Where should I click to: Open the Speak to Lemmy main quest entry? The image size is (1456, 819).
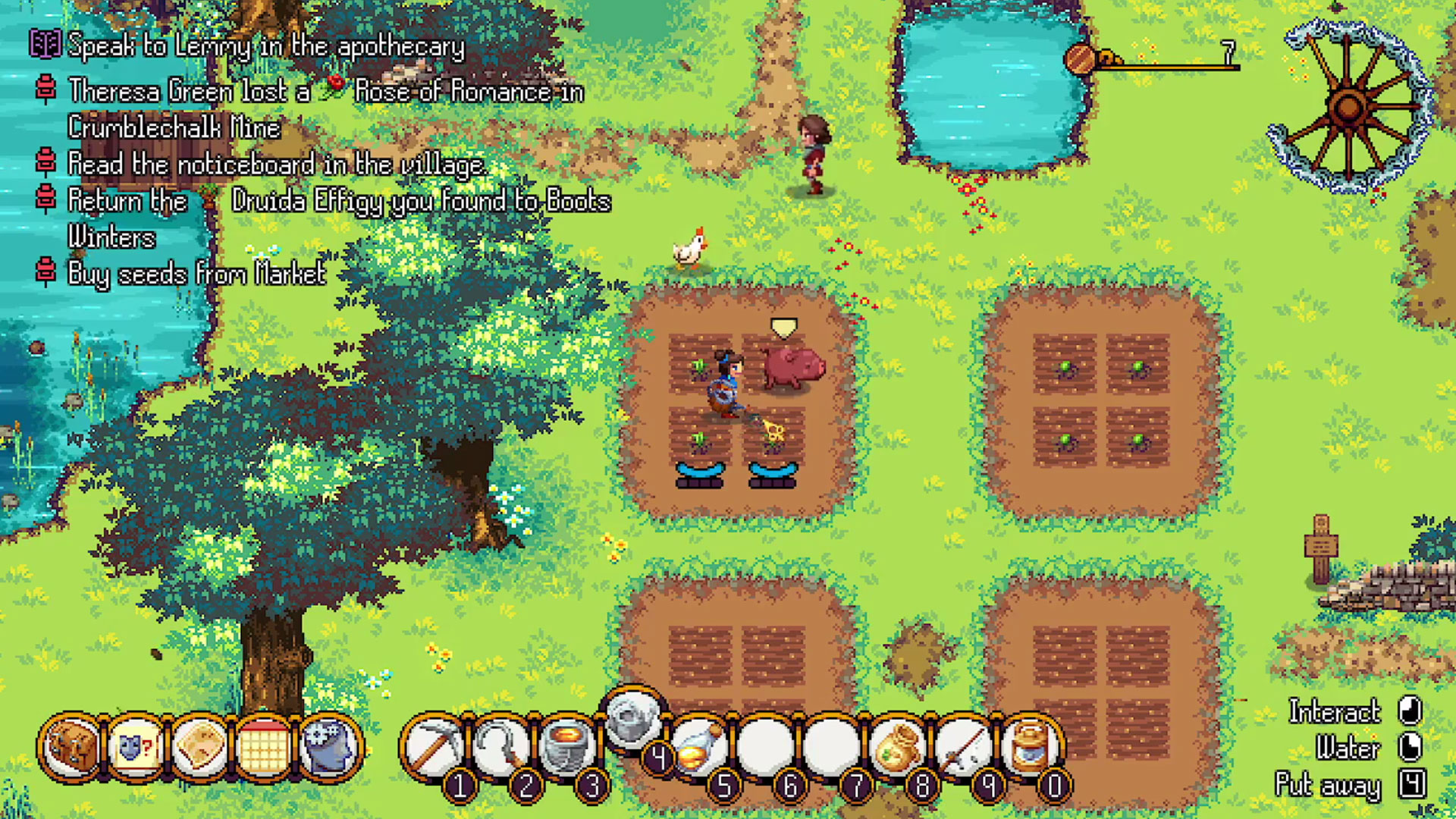tap(265, 47)
